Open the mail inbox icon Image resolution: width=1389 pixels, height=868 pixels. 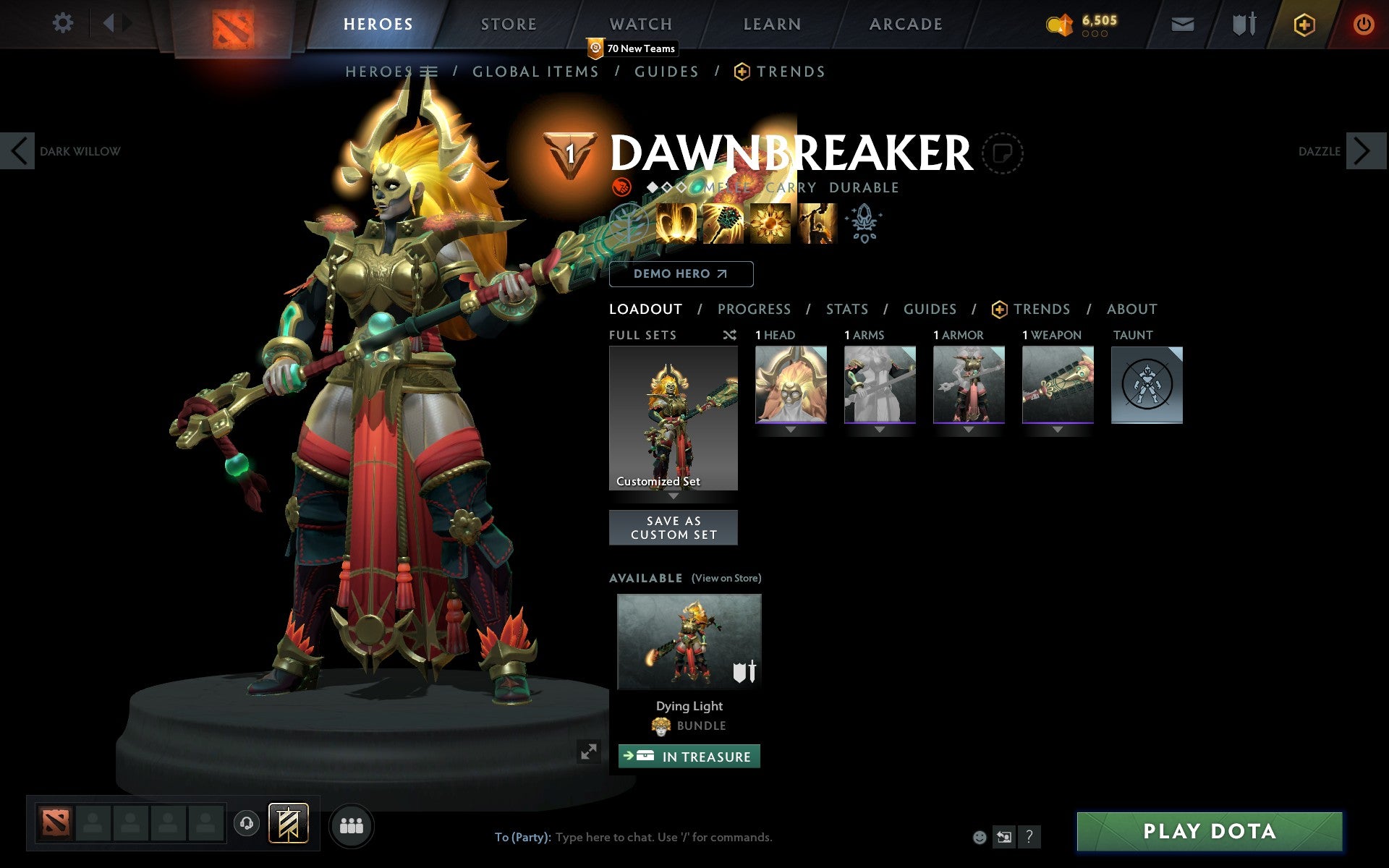click(1182, 23)
